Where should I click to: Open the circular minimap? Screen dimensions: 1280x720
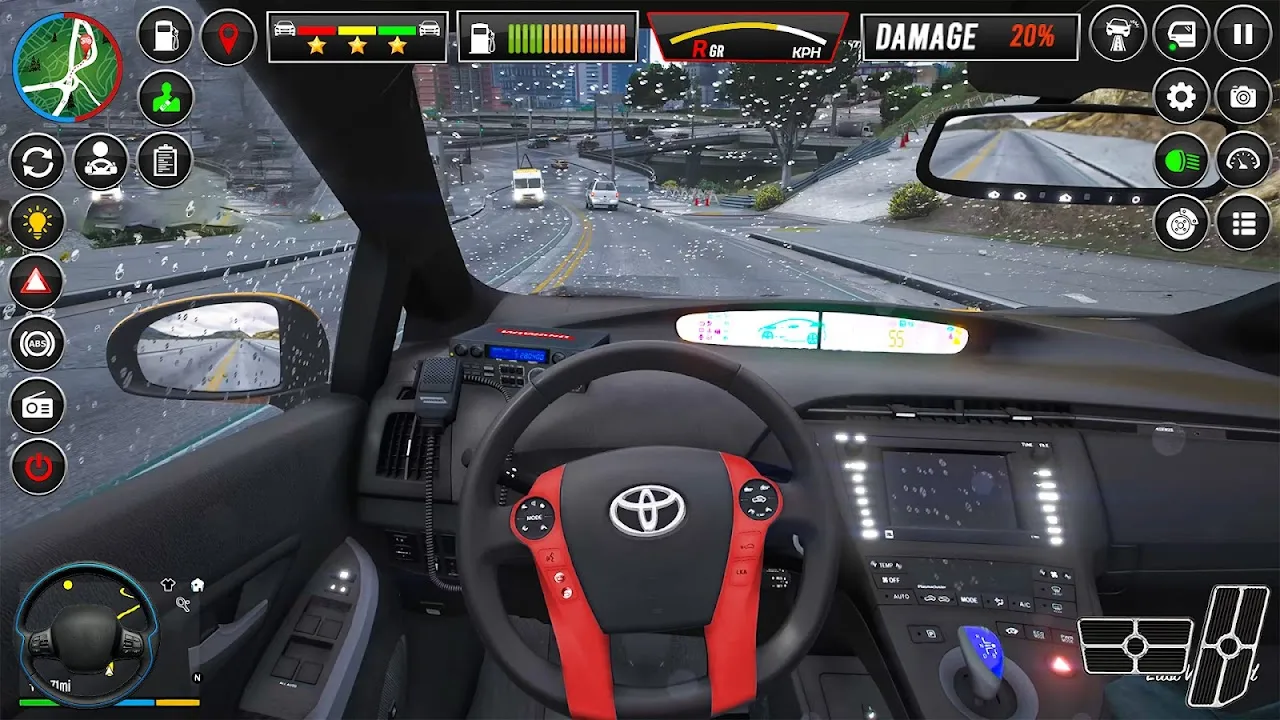[66, 67]
